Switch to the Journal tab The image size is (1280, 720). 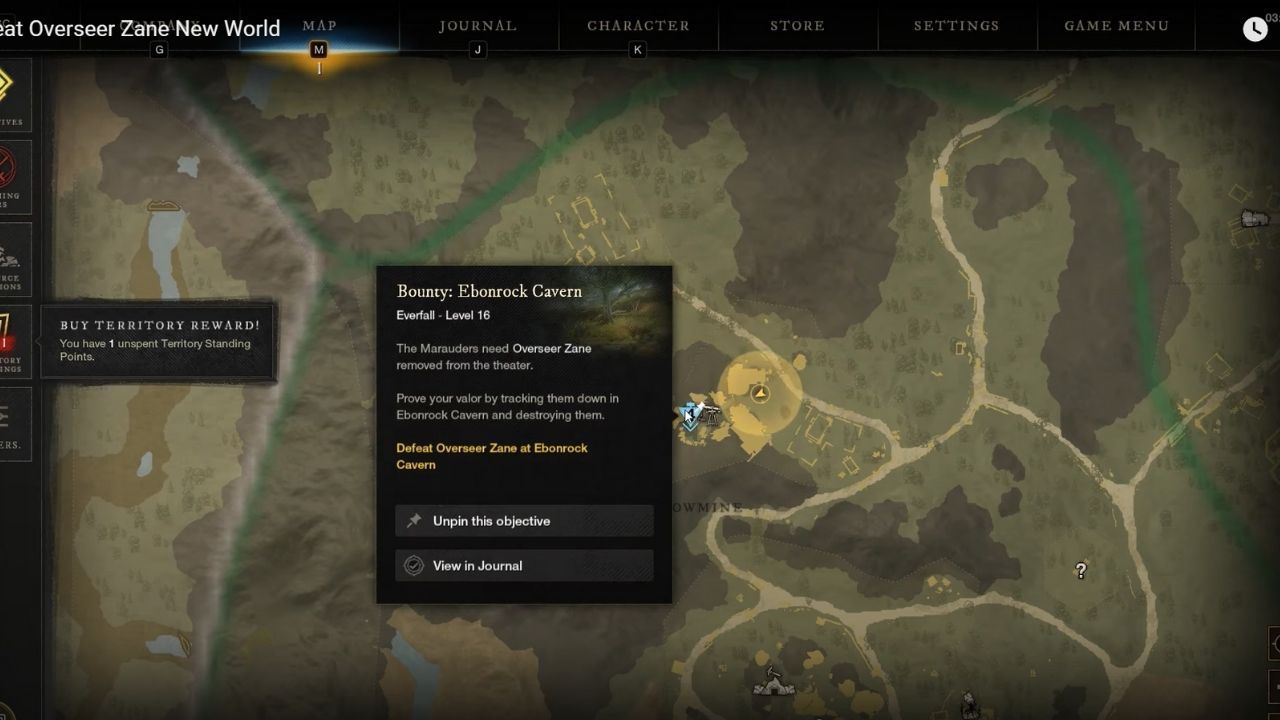click(478, 26)
